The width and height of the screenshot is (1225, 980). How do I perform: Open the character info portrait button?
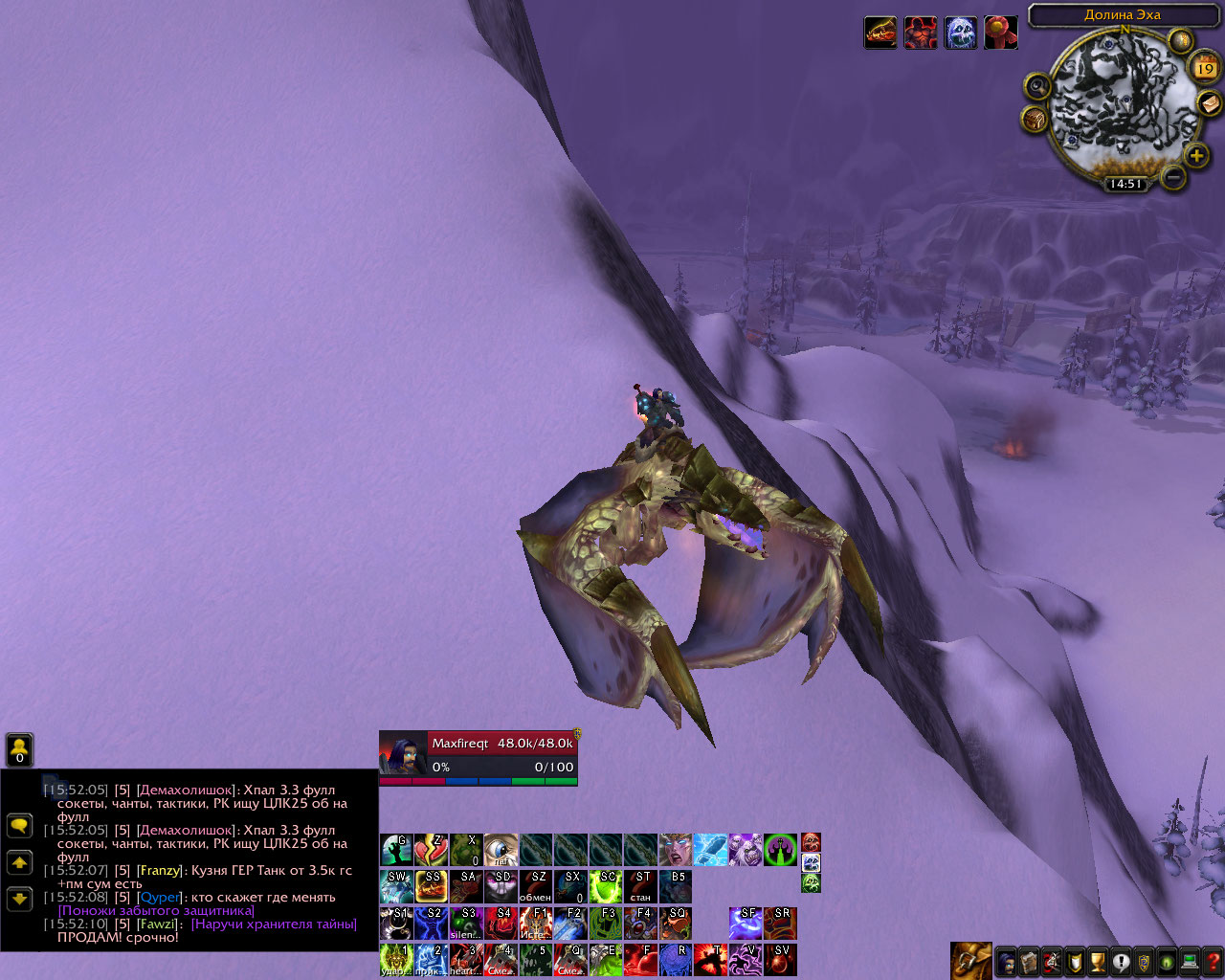pyautogui.click(x=1007, y=962)
